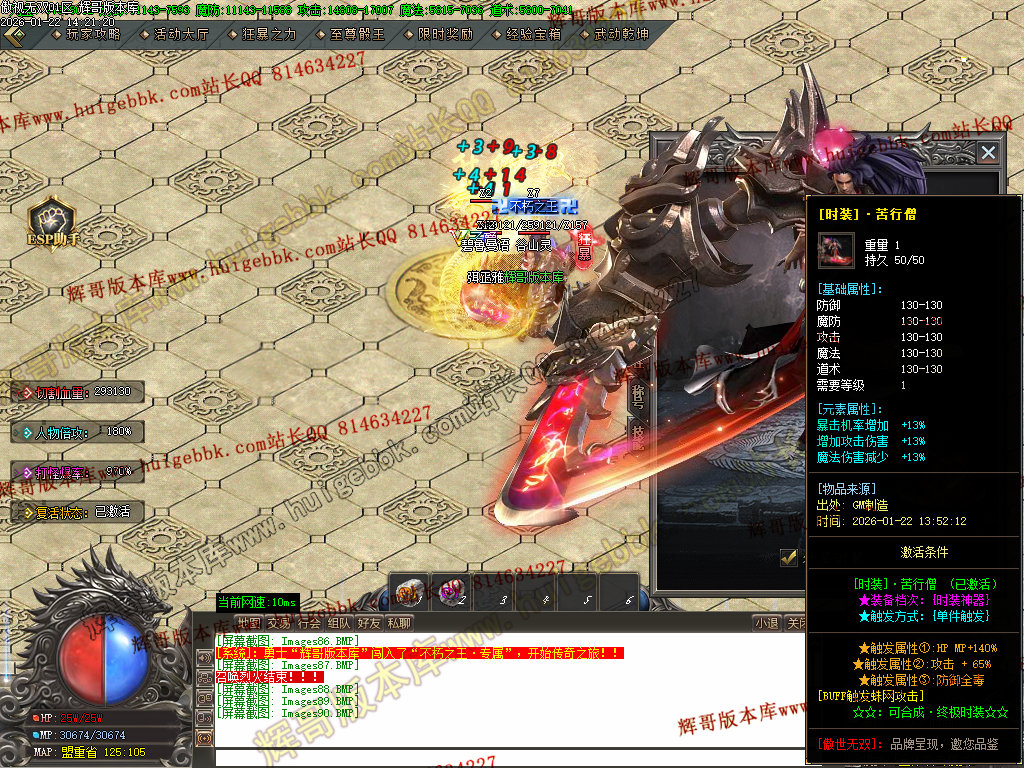
Task: Select the 武动乾坤 menu entry
Action: coord(618,34)
